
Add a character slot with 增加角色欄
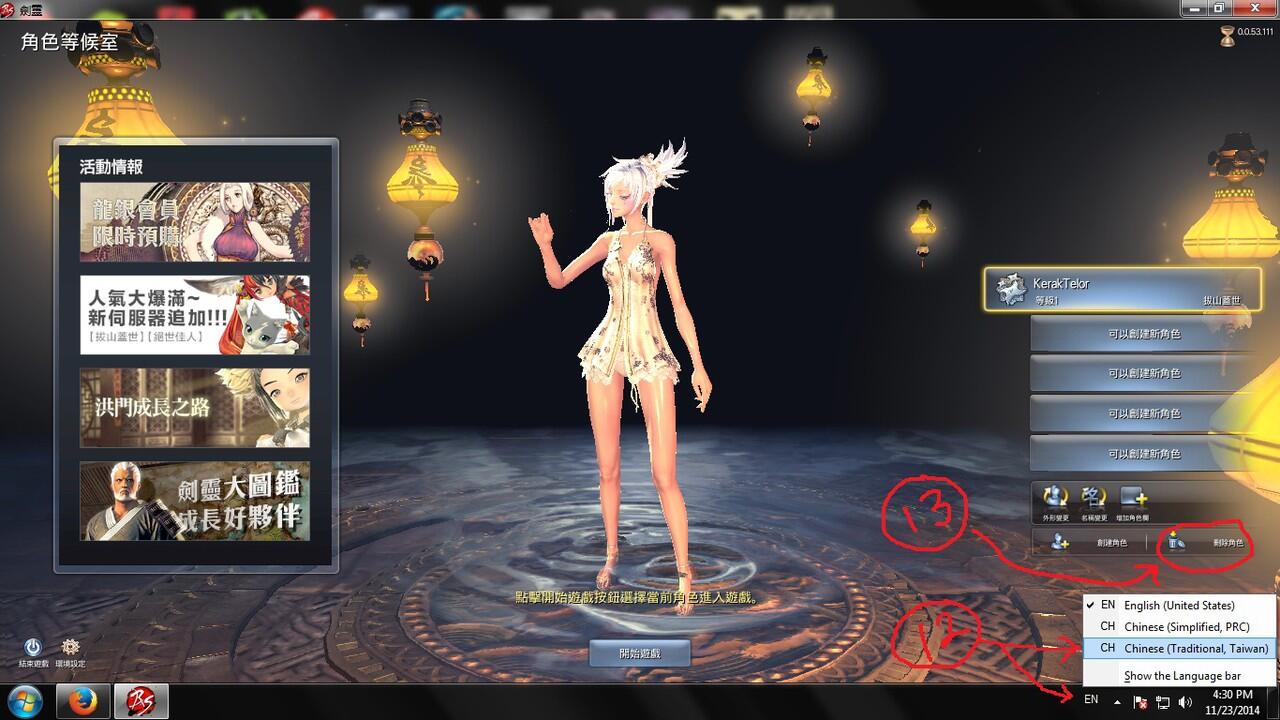pyautogui.click(x=1134, y=502)
